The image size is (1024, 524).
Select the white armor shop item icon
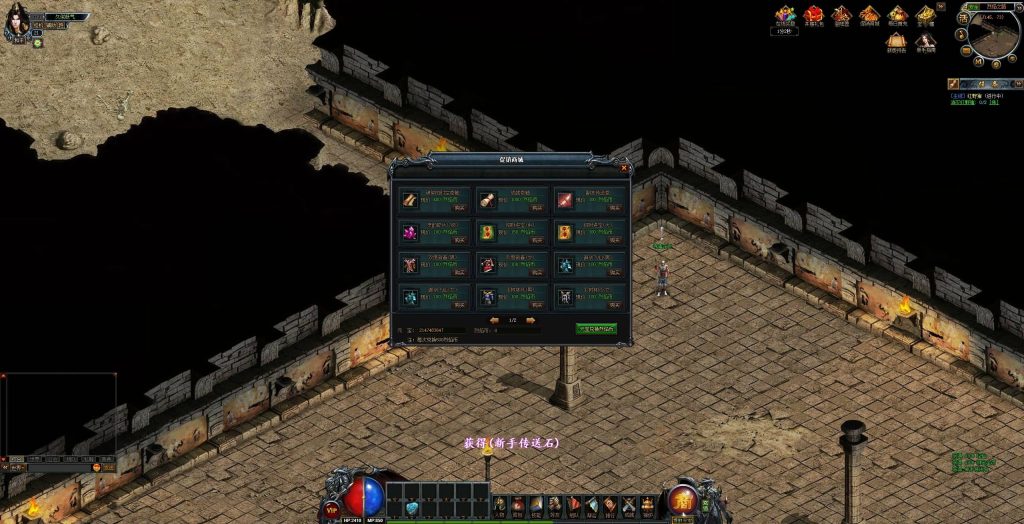pyautogui.click(x=566, y=297)
